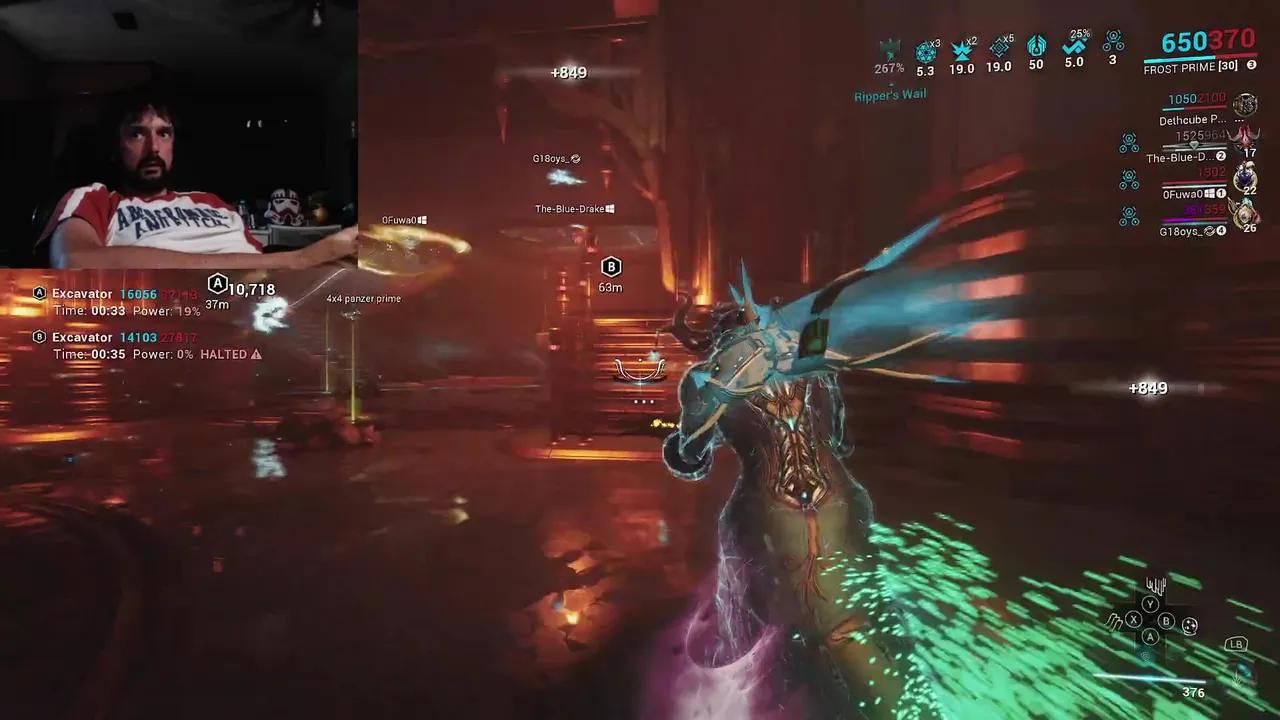This screenshot has width=1280, height=720.
Task: Click the x5 19.0 stack buff icon
Action: tap(997, 48)
